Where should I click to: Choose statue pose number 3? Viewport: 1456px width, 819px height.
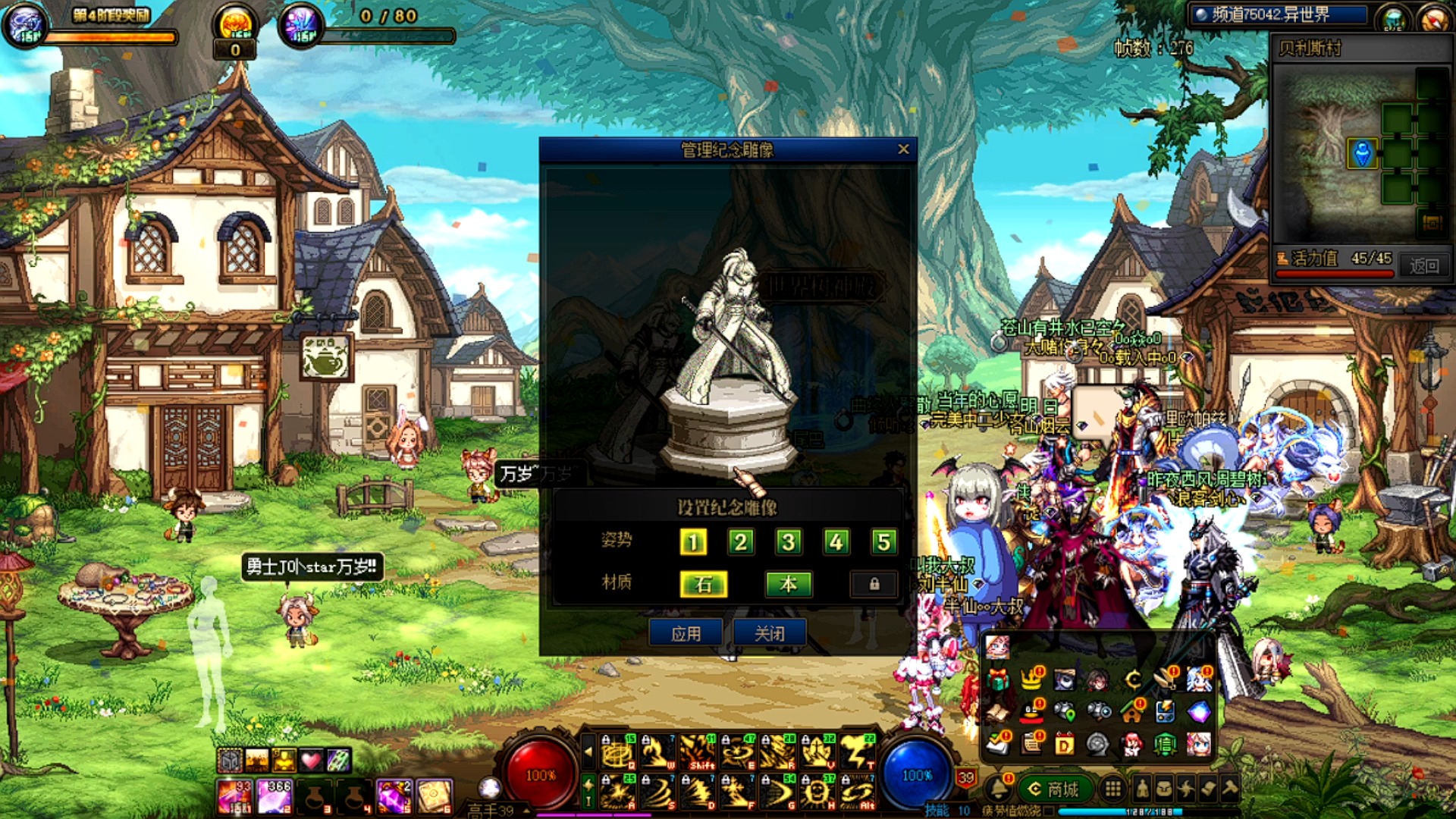pyautogui.click(x=789, y=541)
